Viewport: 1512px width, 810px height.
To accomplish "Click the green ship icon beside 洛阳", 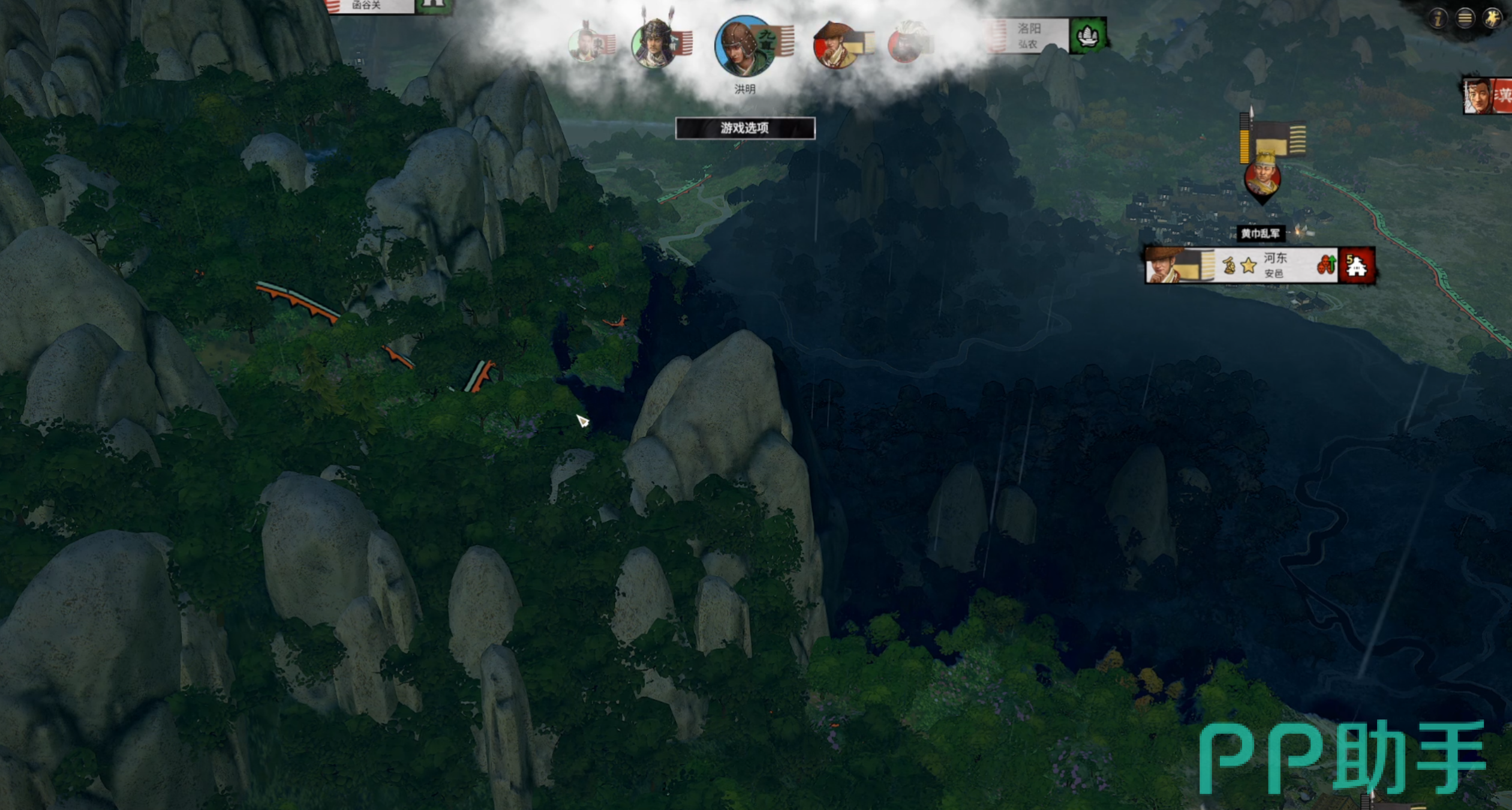I will 1087,36.
